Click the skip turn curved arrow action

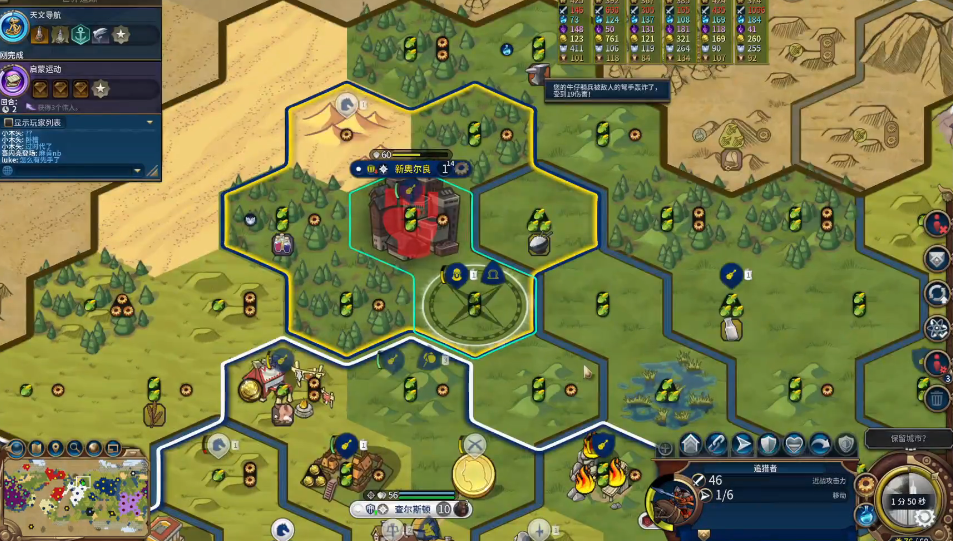tap(820, 443)
